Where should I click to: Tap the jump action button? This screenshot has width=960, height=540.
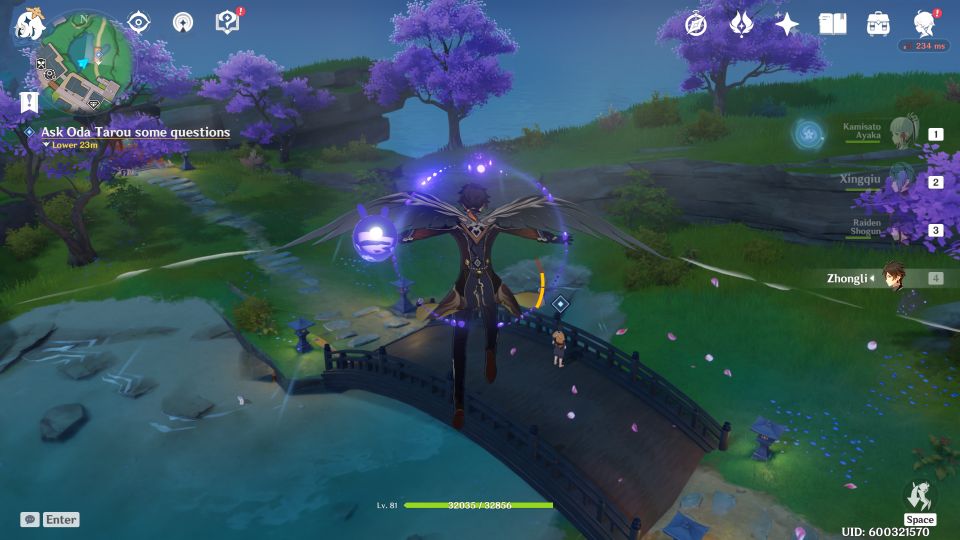pos(919,498)
